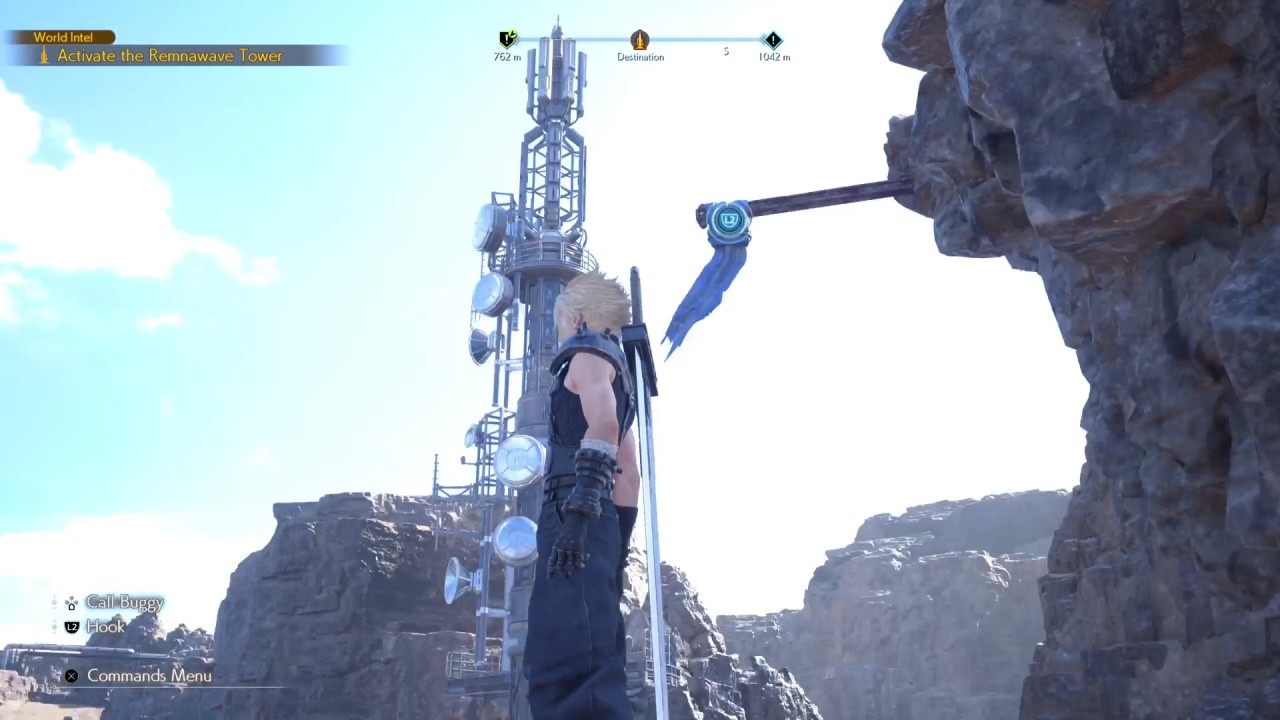
Task: Click the teal exclamation marker showing 1042 m
Action: click(x=771, y=41)
